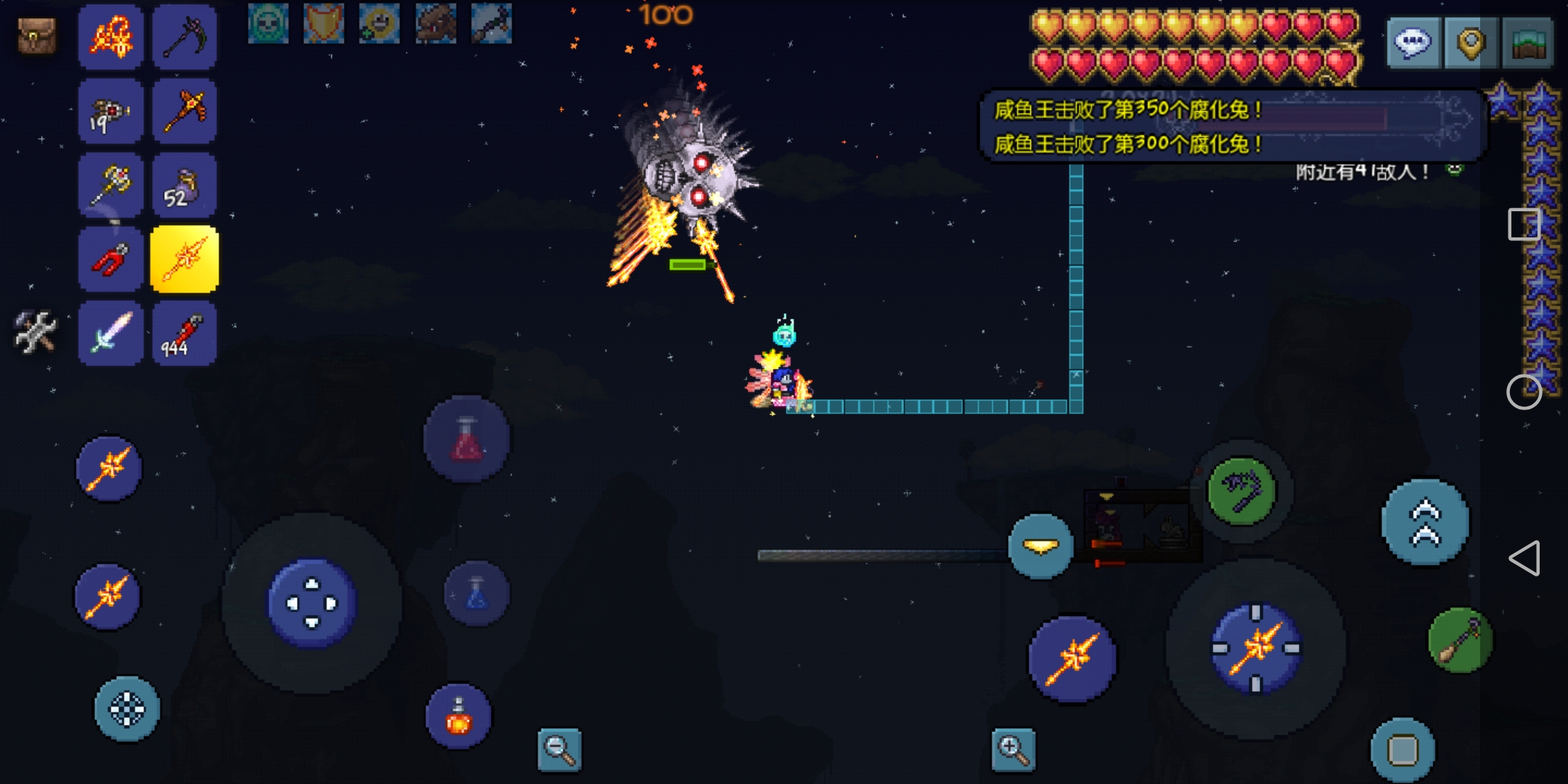The width and height of the screenshot is (1568, 784).
Task: Select the red wire cutter slot
Action: click(x=111, y=259)
